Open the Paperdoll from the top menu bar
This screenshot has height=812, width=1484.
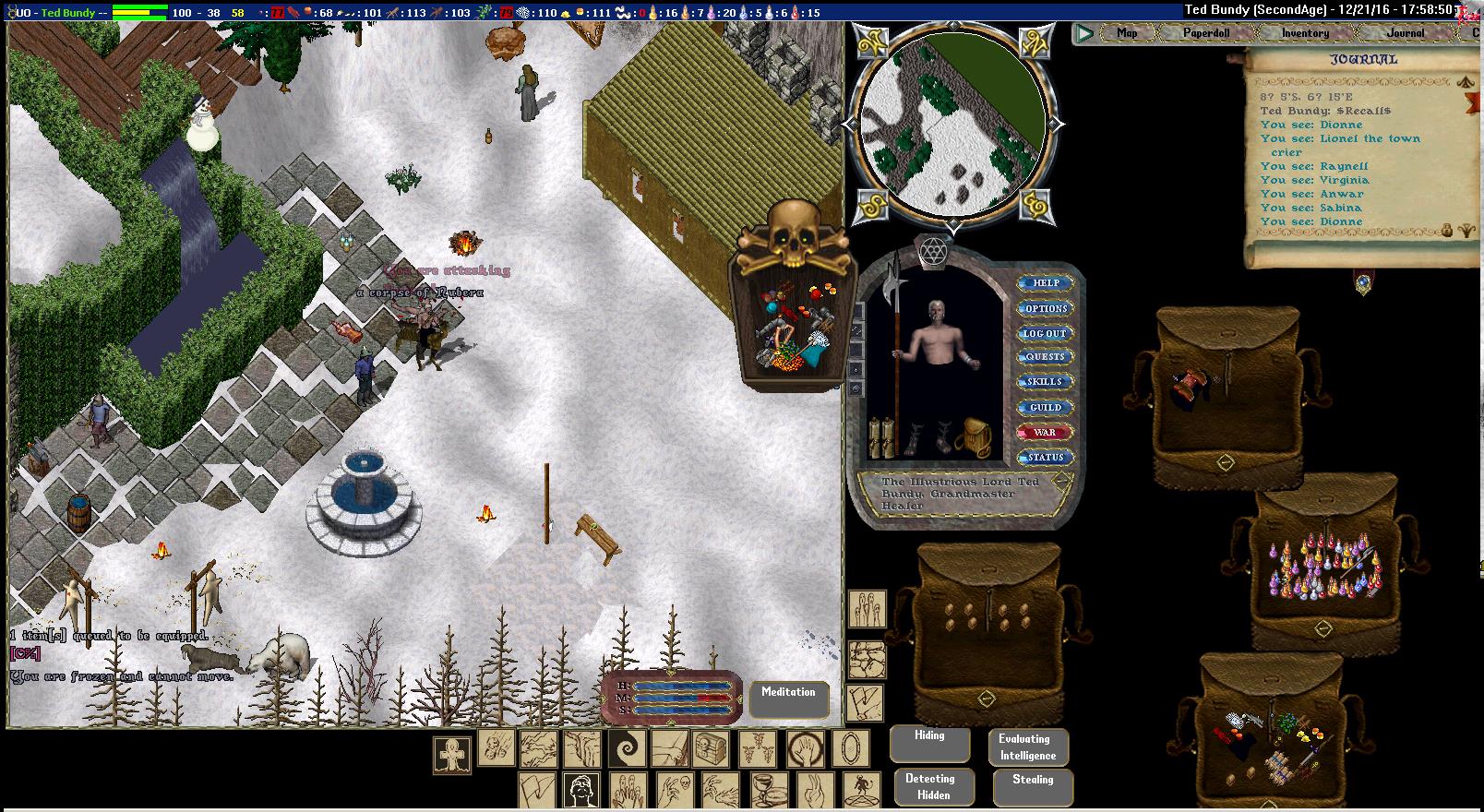point(1206,33)
